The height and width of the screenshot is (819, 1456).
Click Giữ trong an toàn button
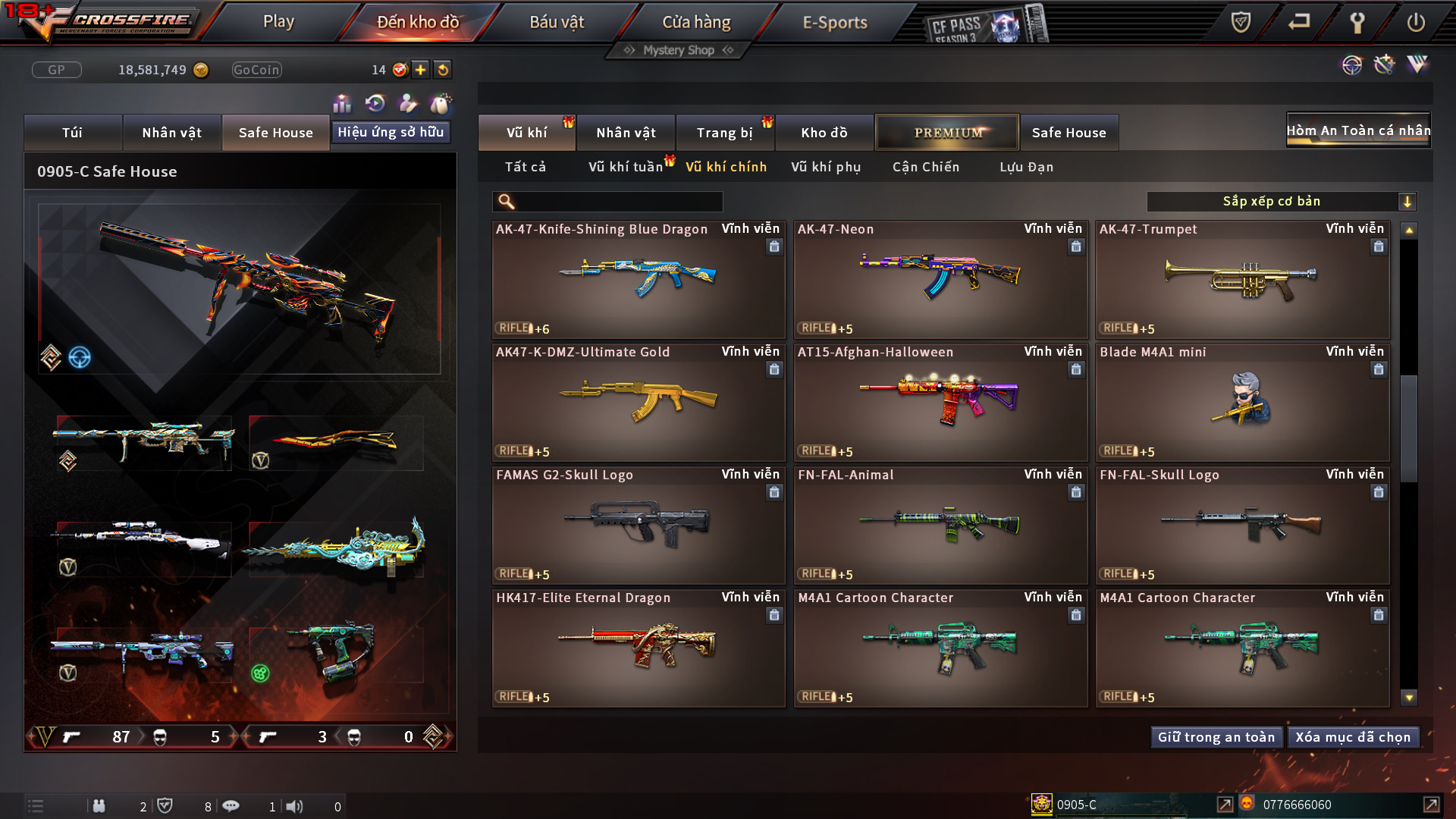pyautogui.click(x=1216, y=737)
